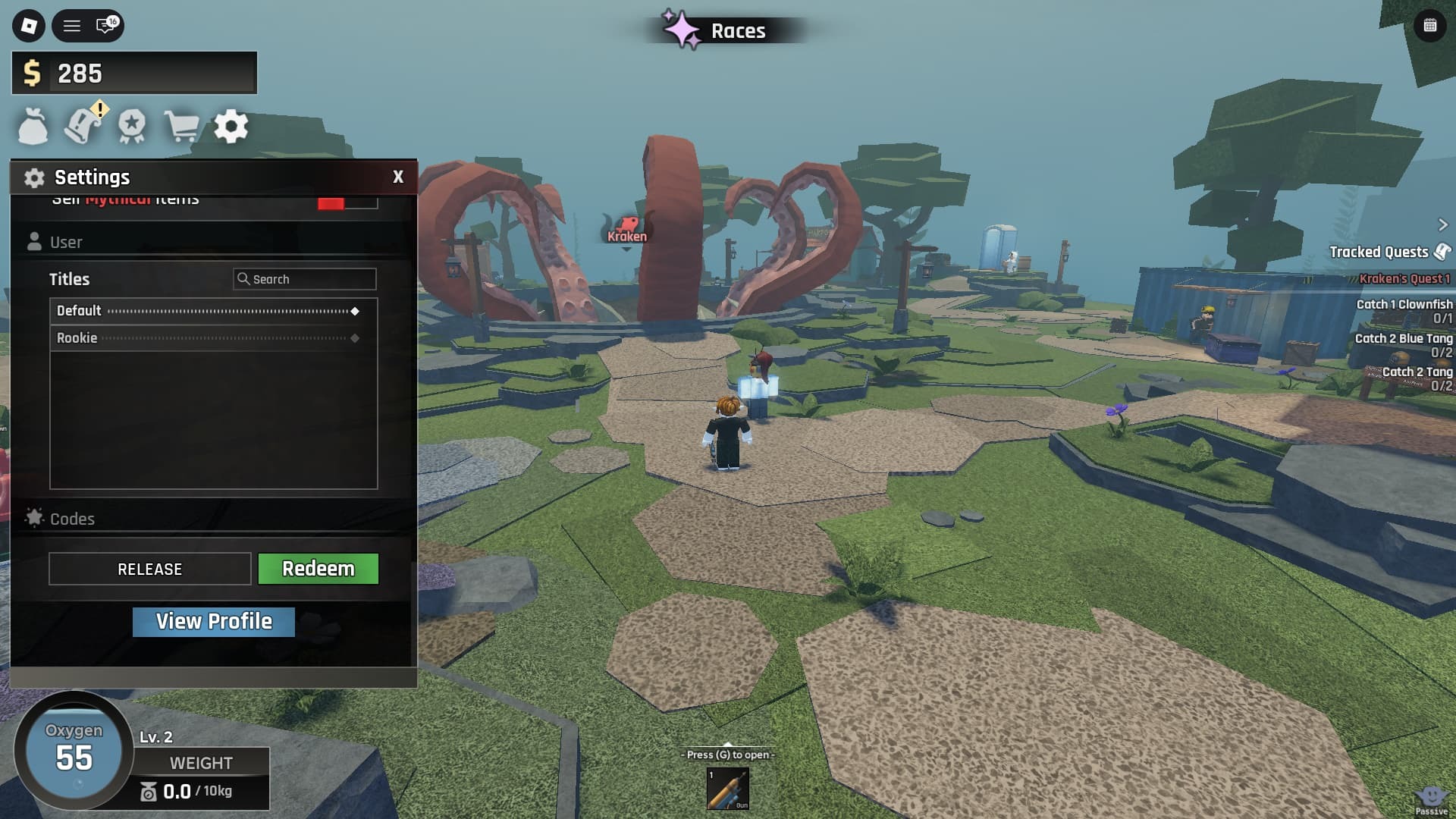
Task: Expand the Codes section
Action: pos(72,519)
